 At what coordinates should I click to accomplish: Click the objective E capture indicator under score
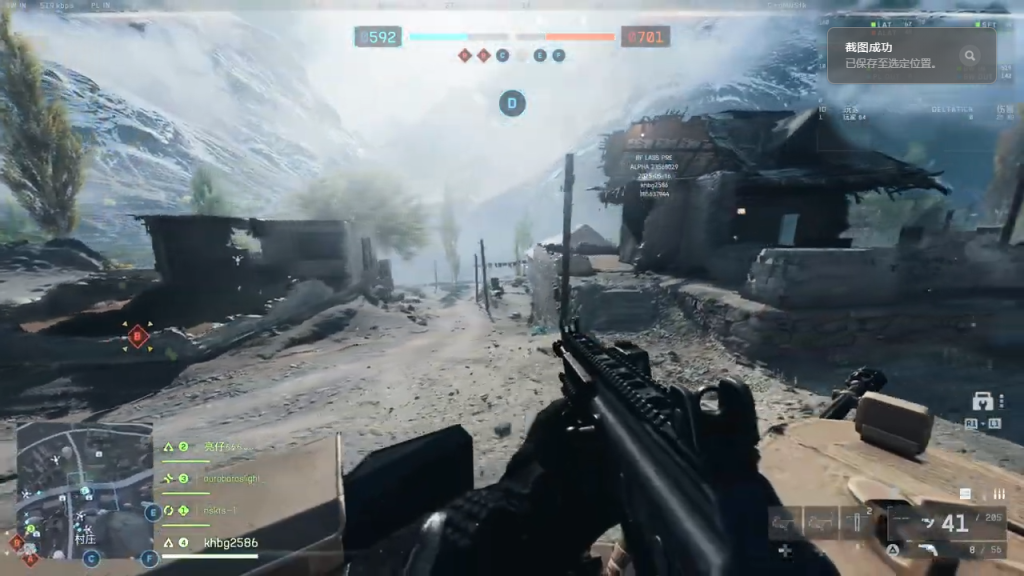pyautogui.click(x=540, y=56)
